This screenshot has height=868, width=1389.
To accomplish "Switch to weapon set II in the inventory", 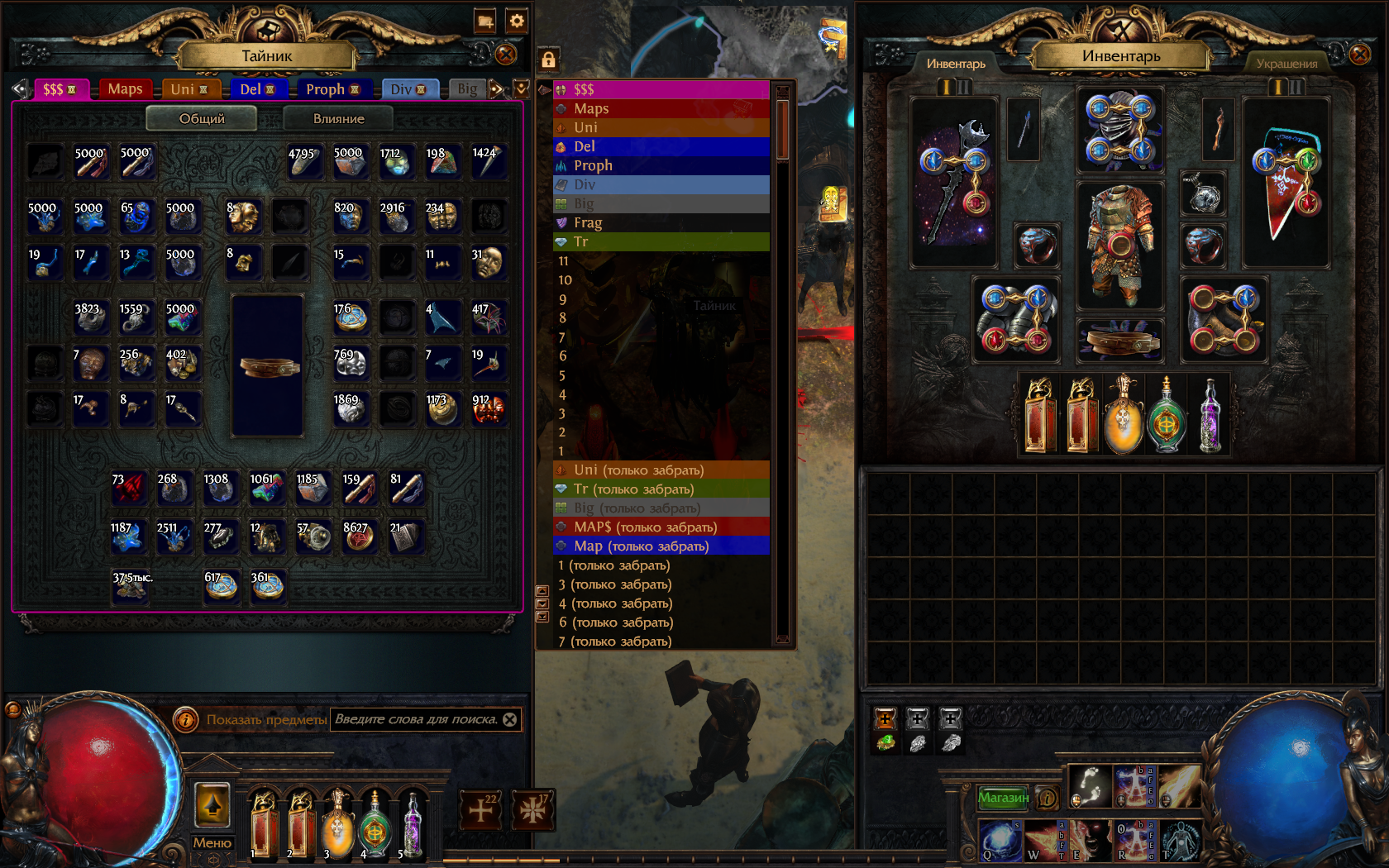I will coord(966,86).
